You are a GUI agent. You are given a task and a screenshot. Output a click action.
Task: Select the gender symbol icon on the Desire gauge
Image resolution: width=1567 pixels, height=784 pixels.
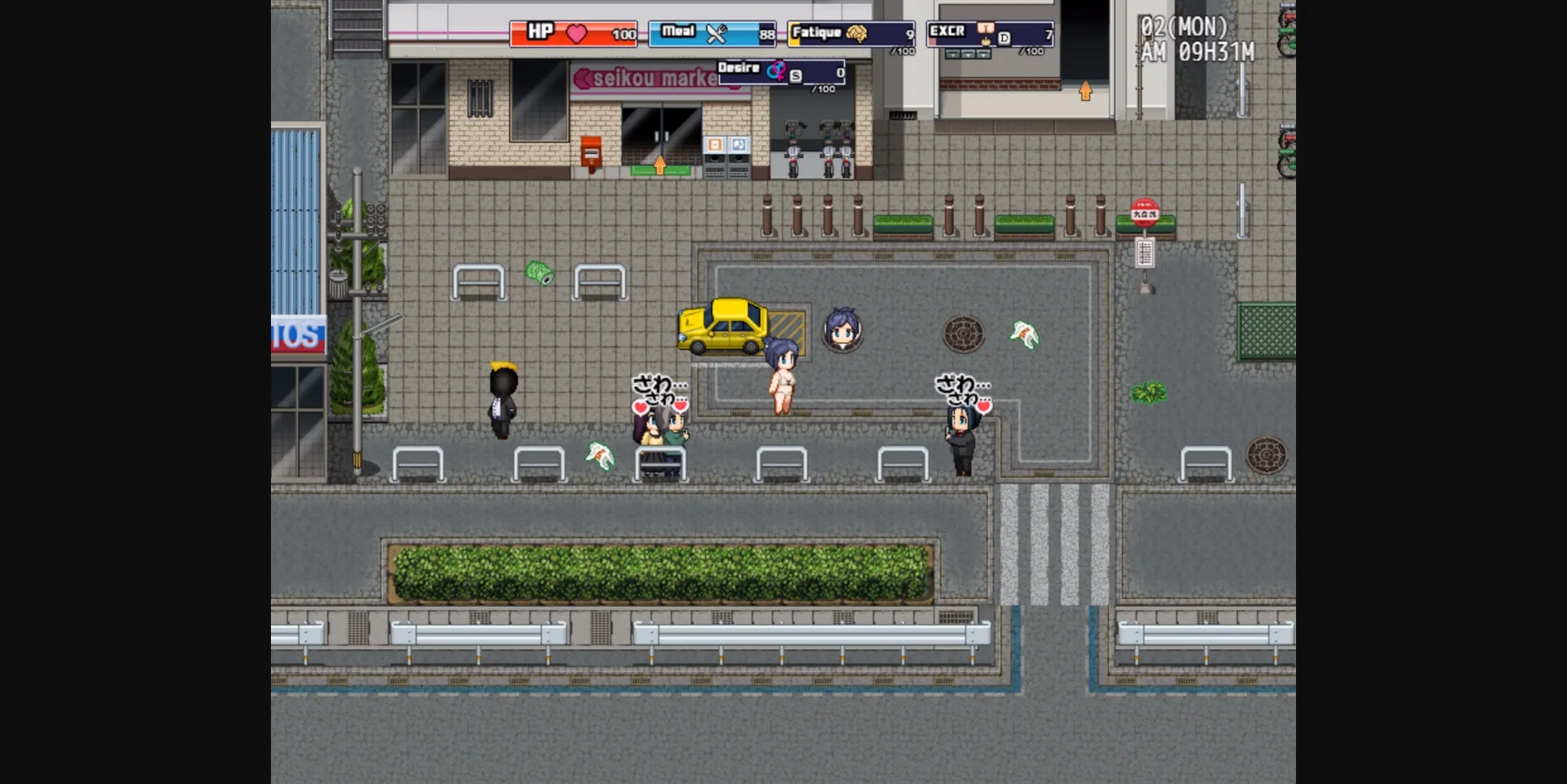[775, 71]
